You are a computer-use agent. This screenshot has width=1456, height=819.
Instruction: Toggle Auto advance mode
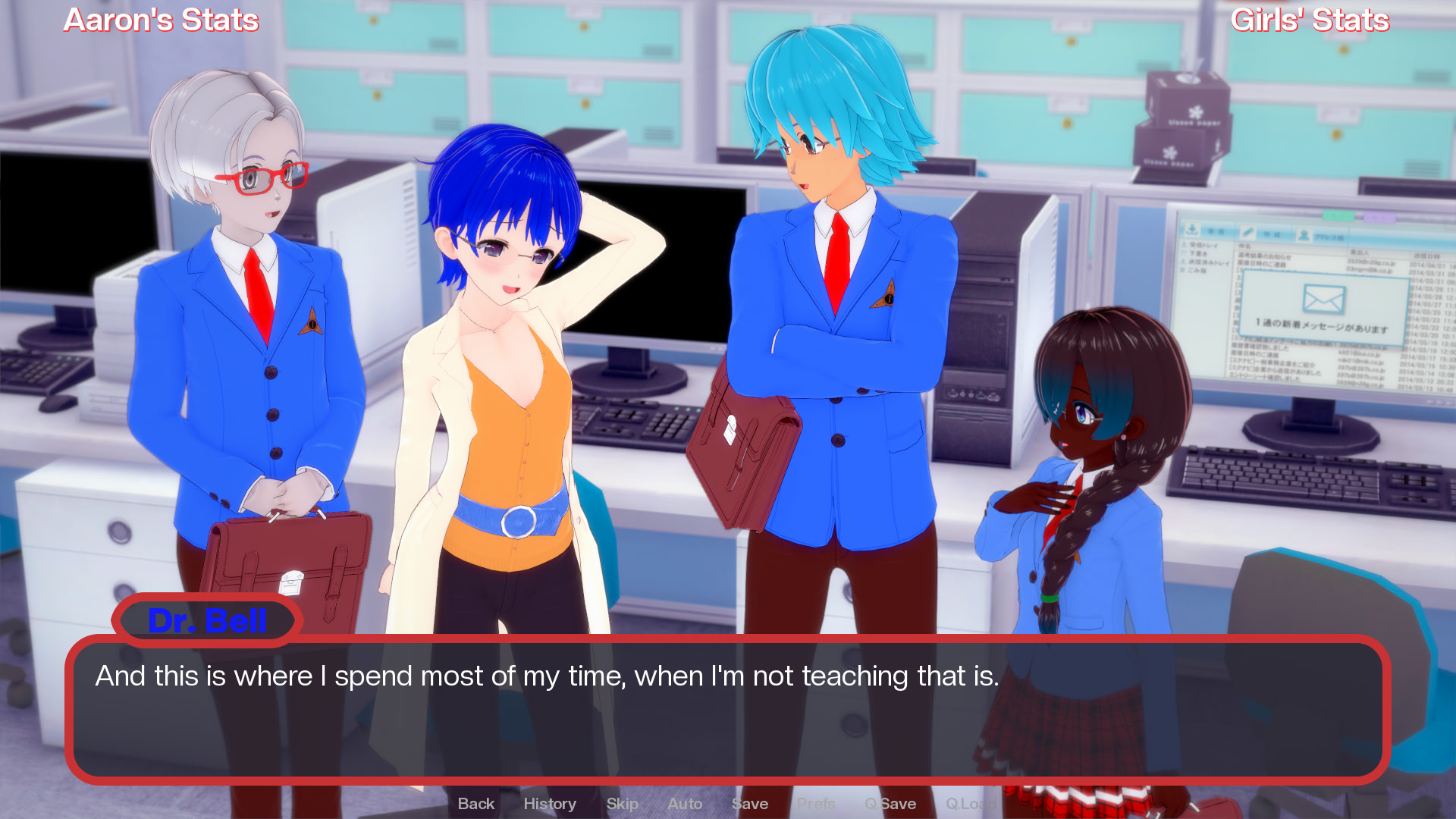685,804
